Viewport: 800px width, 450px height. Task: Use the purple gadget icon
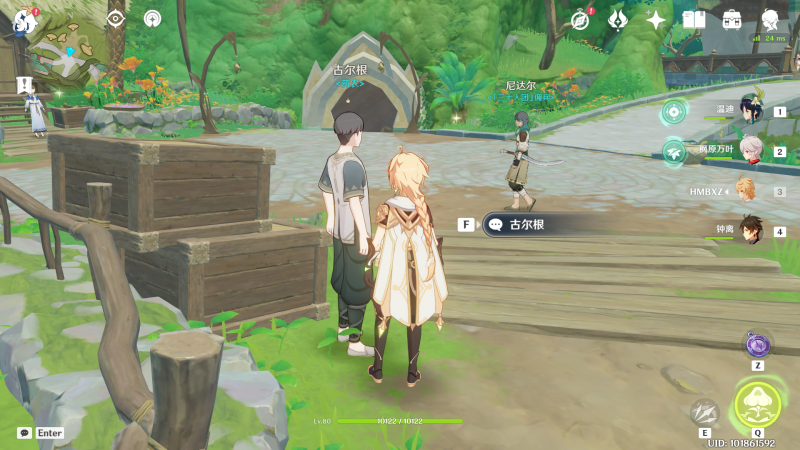[x=758, y=345]
